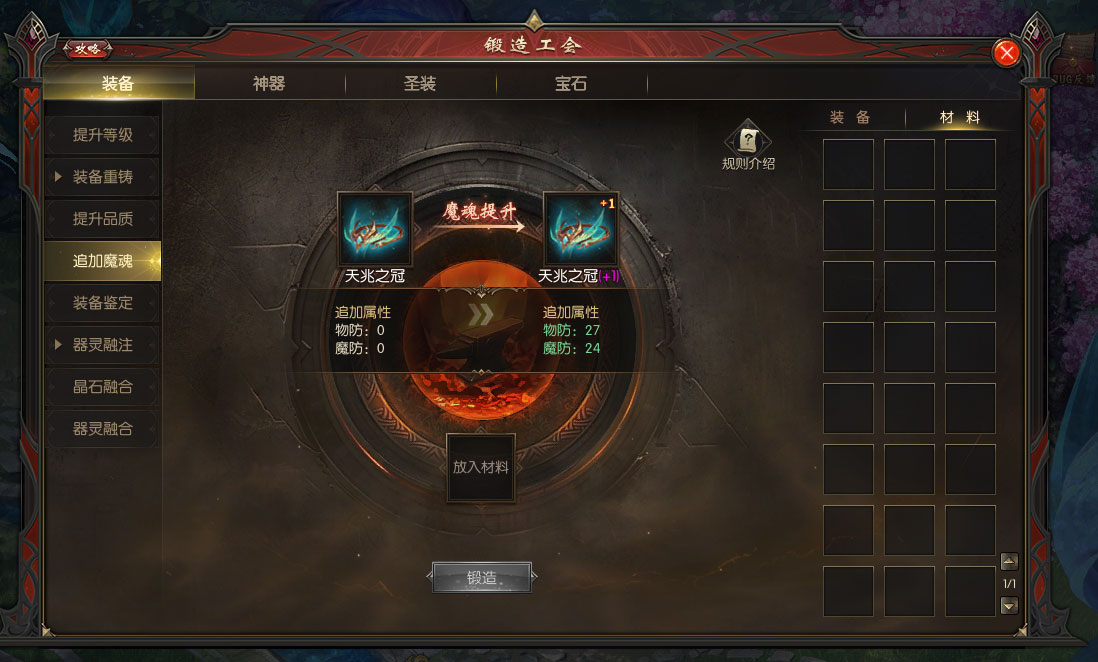Expand the 器灵融注 menu entry

103,345
